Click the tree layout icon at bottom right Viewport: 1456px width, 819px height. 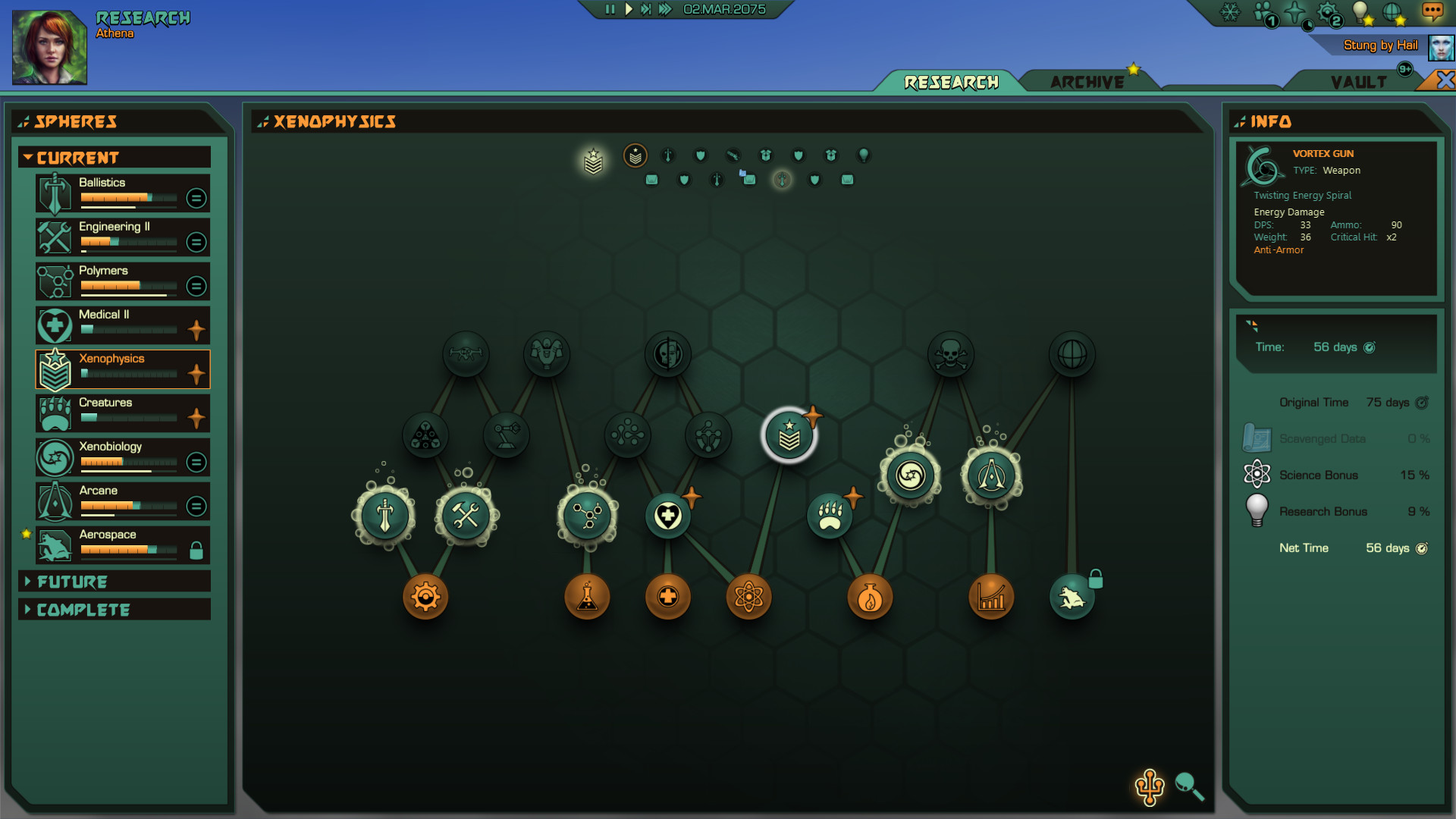point(1150,786)
